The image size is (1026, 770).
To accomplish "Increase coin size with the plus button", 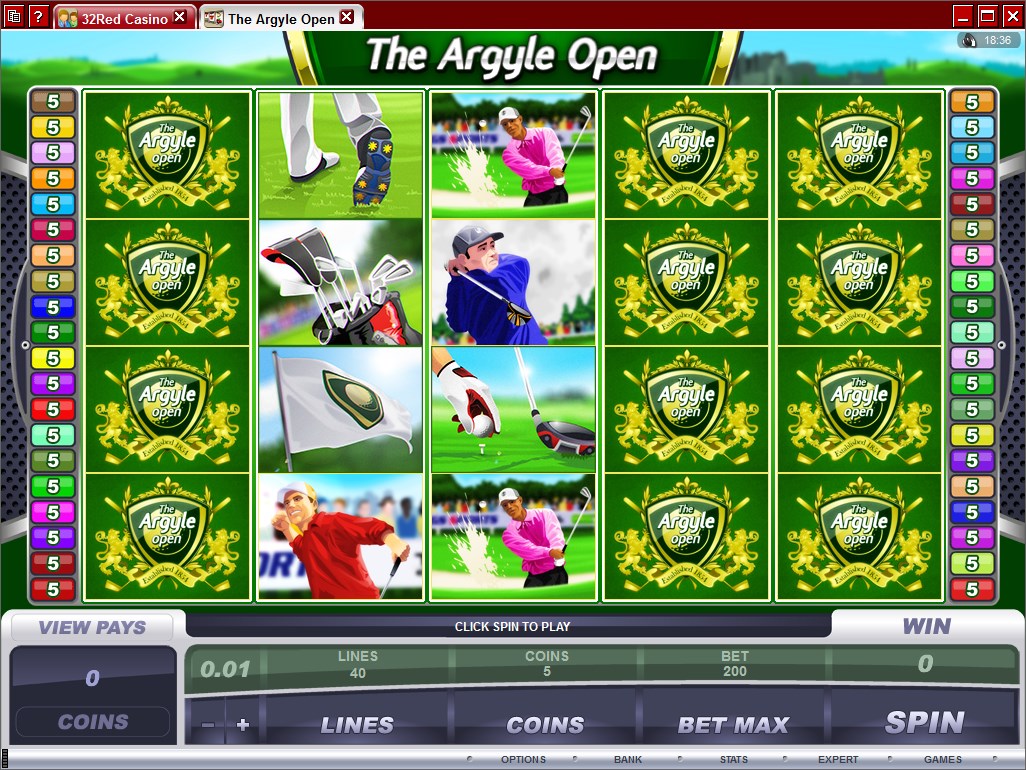I will (x=243, y=725).
